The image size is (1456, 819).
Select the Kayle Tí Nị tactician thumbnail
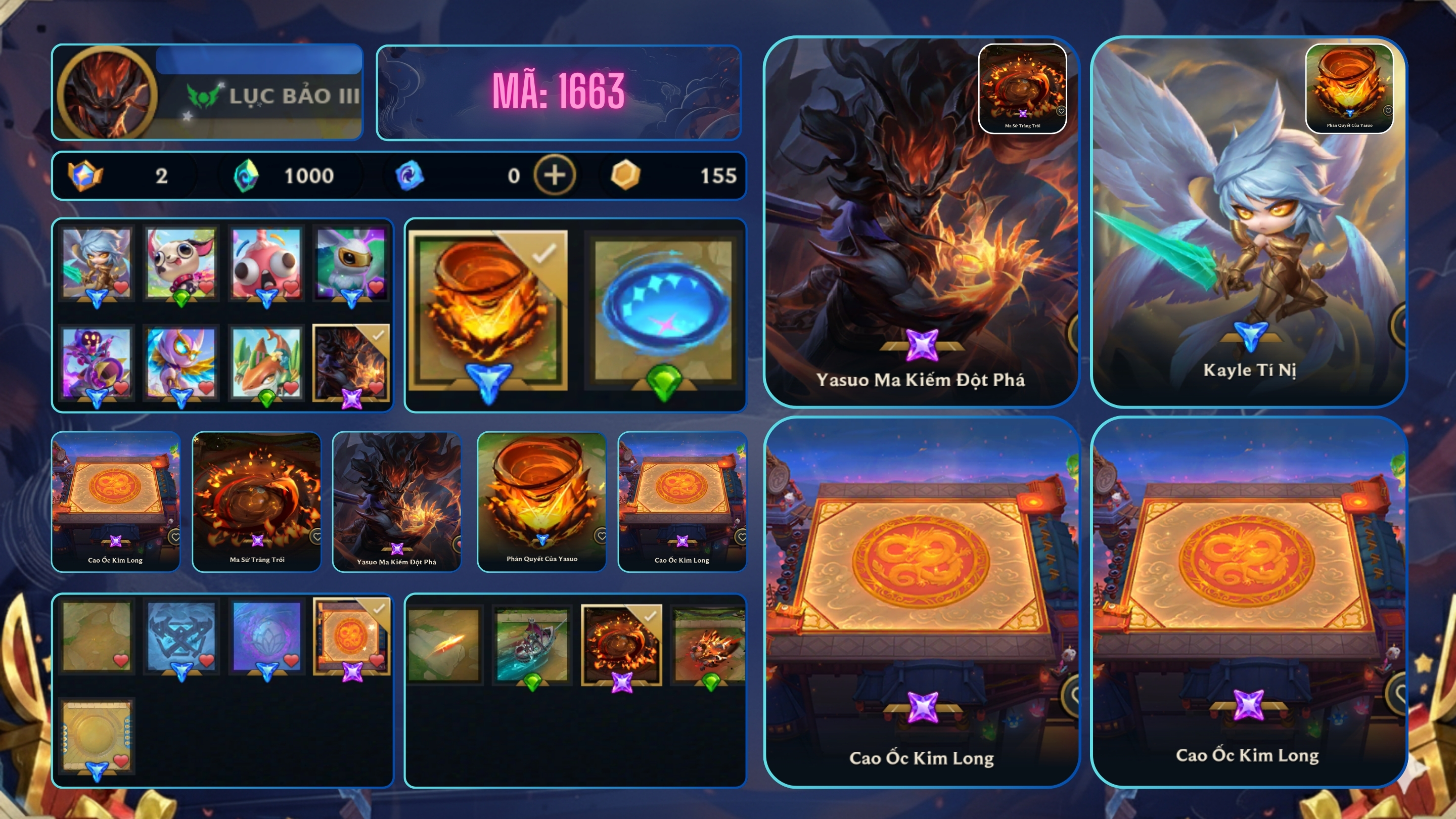97,263
